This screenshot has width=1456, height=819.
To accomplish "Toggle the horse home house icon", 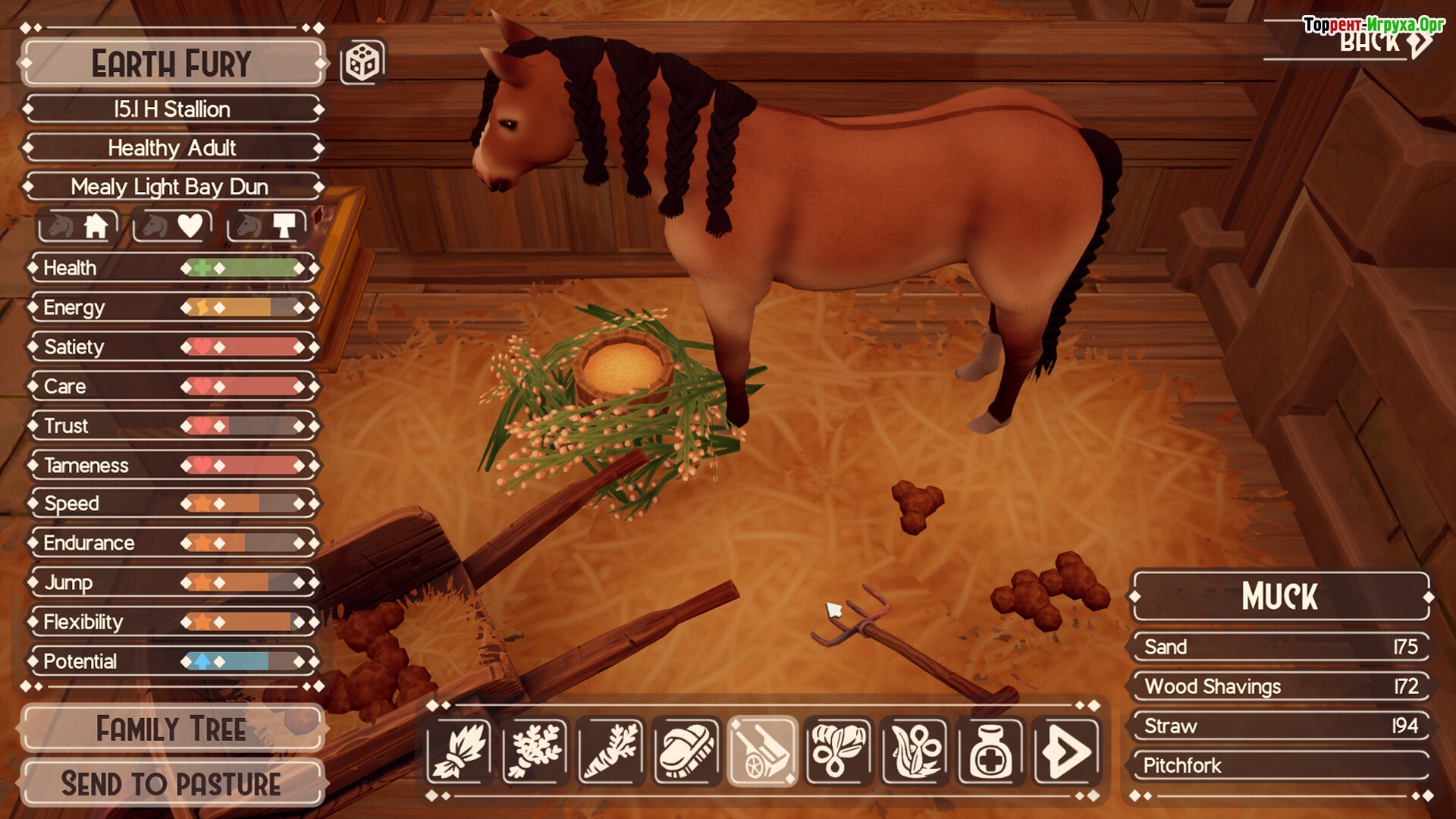I will (79, 226).
